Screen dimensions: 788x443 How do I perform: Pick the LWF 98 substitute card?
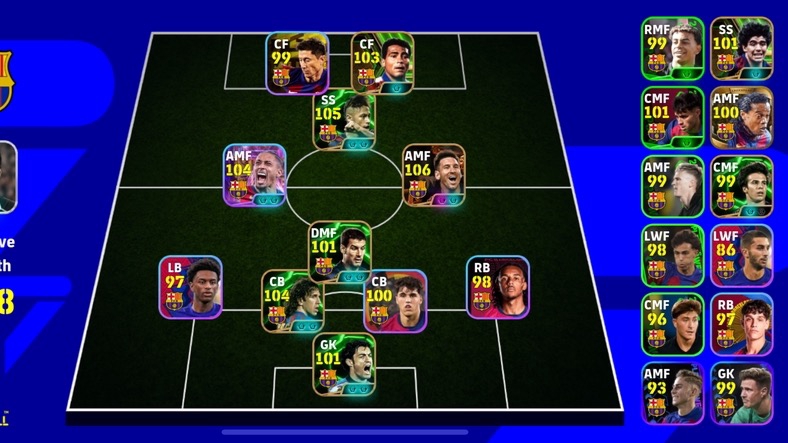tap(673, 256)
